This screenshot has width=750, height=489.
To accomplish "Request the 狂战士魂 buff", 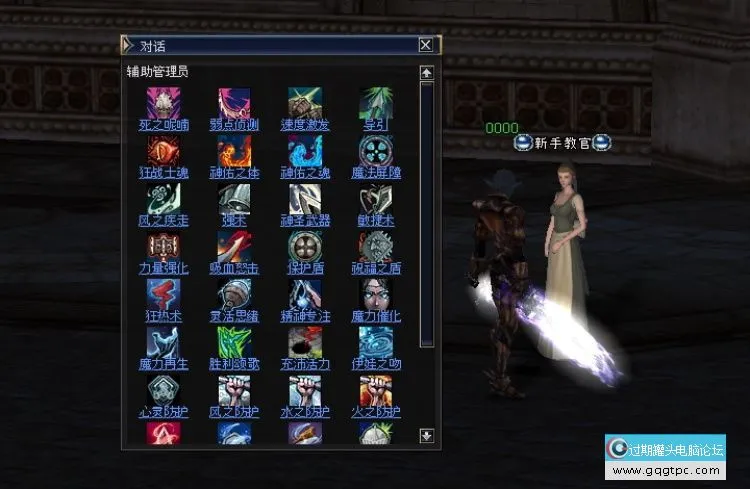I will point(164,173).
